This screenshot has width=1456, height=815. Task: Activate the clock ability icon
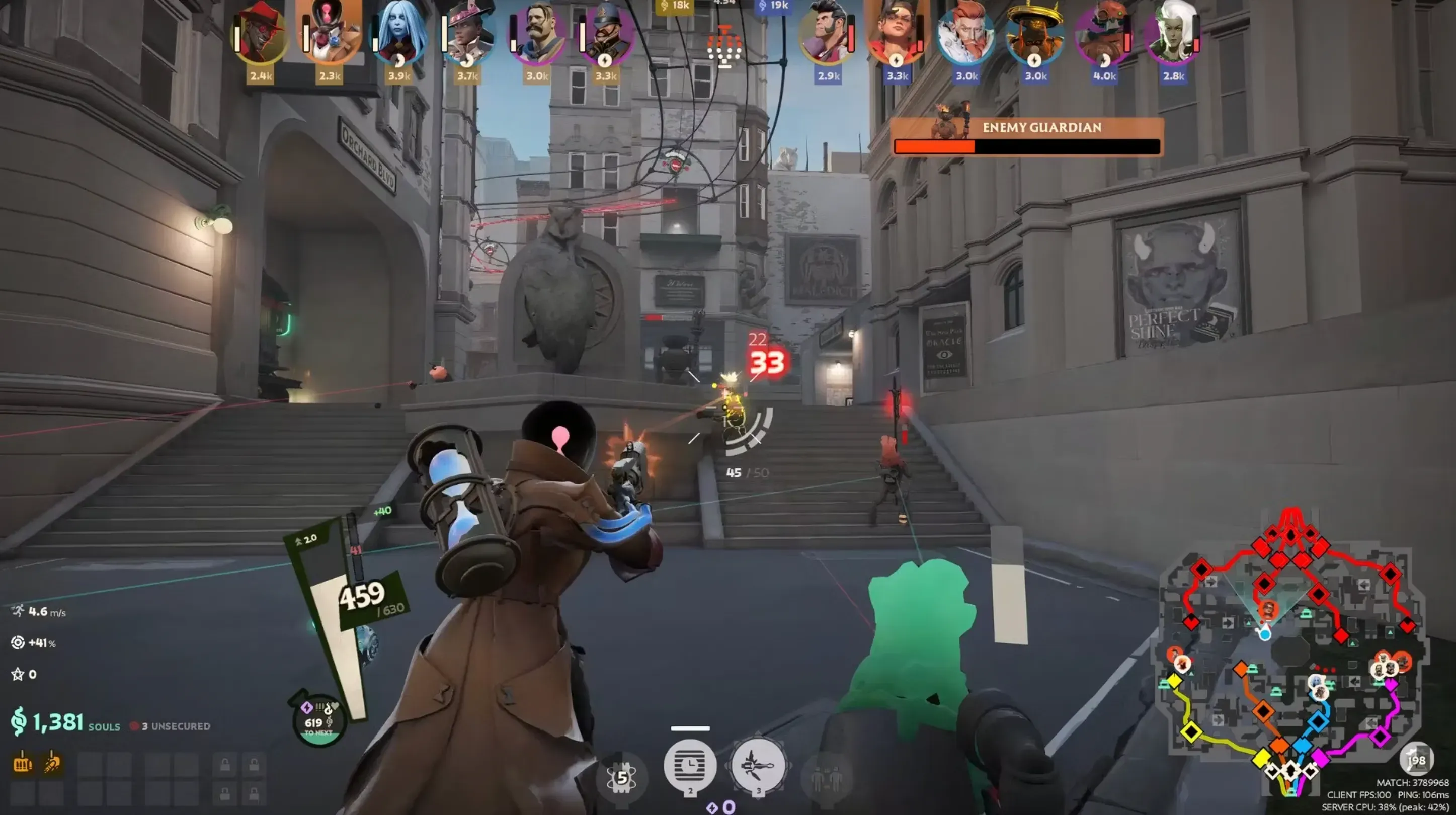click(x=690, y=766)
